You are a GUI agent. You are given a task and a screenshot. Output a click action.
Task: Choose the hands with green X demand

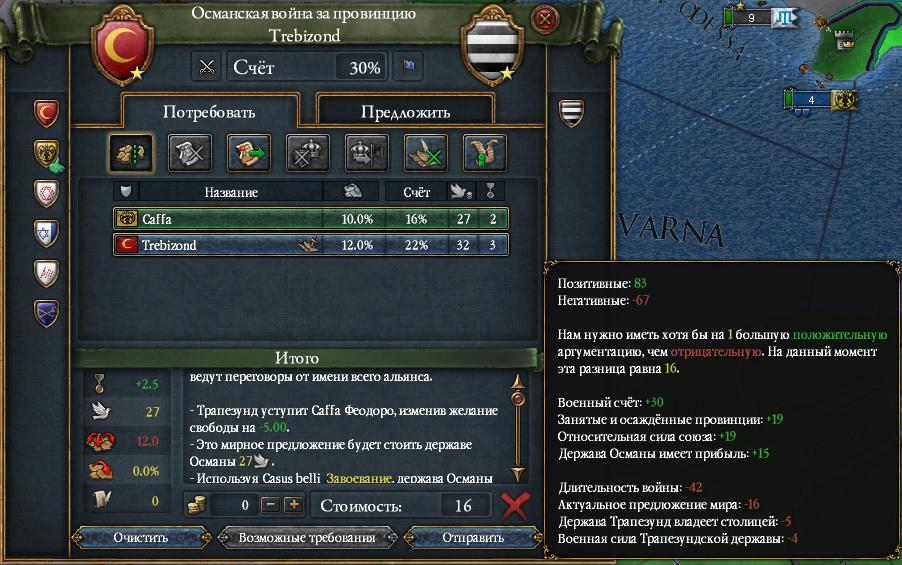[425, 152]
